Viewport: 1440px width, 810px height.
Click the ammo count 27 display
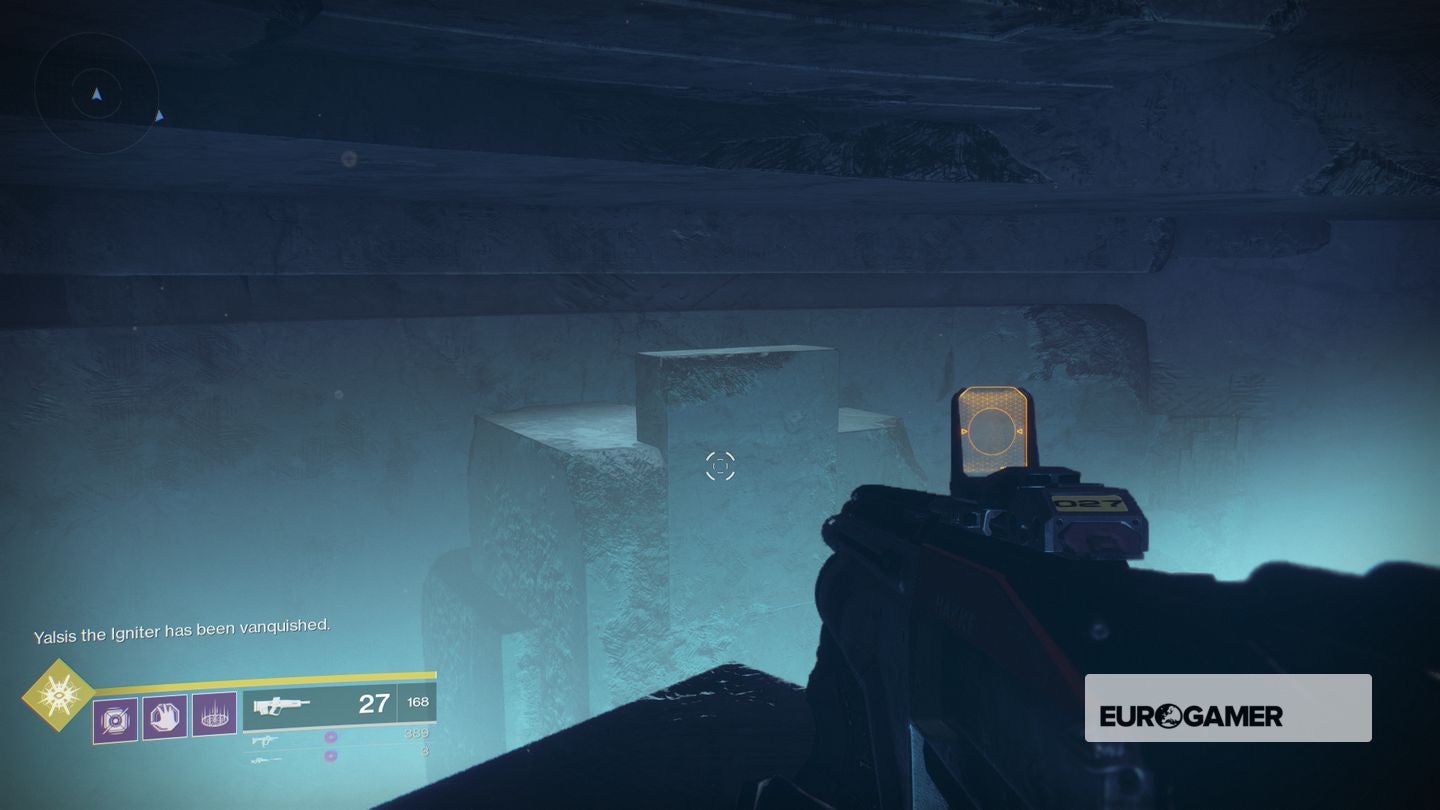point(373,705)
